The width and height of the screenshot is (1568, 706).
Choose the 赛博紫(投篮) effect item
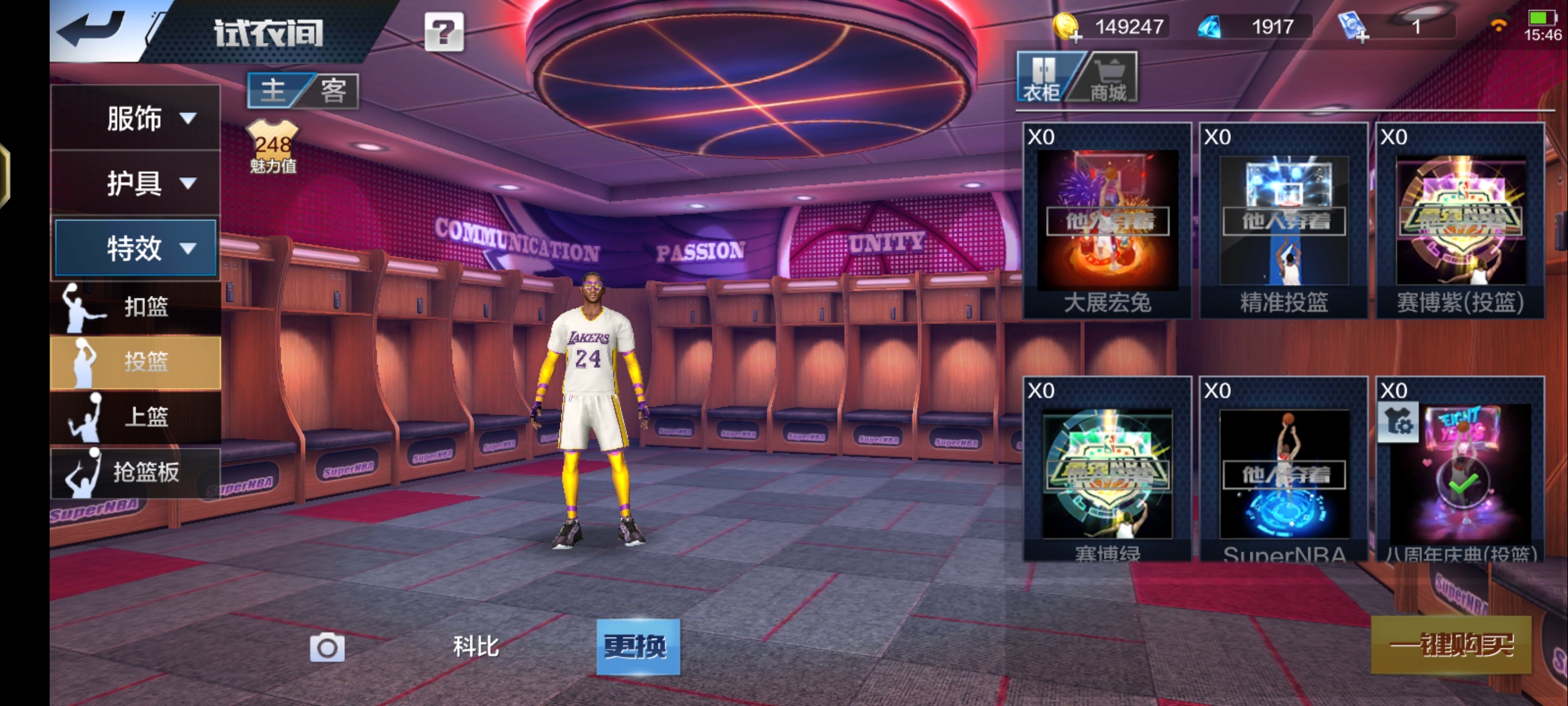pos(1460,221)
